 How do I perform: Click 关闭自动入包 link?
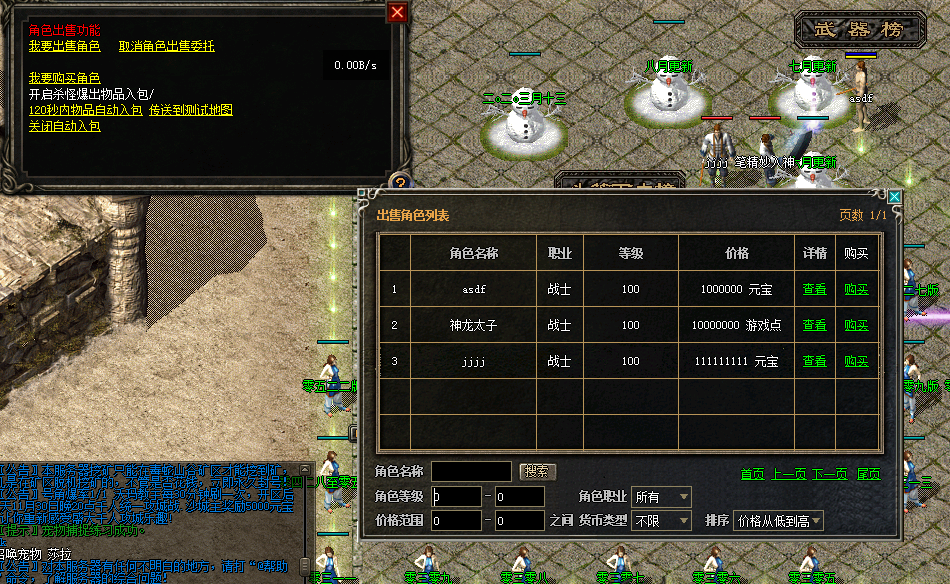coord(64,126)
